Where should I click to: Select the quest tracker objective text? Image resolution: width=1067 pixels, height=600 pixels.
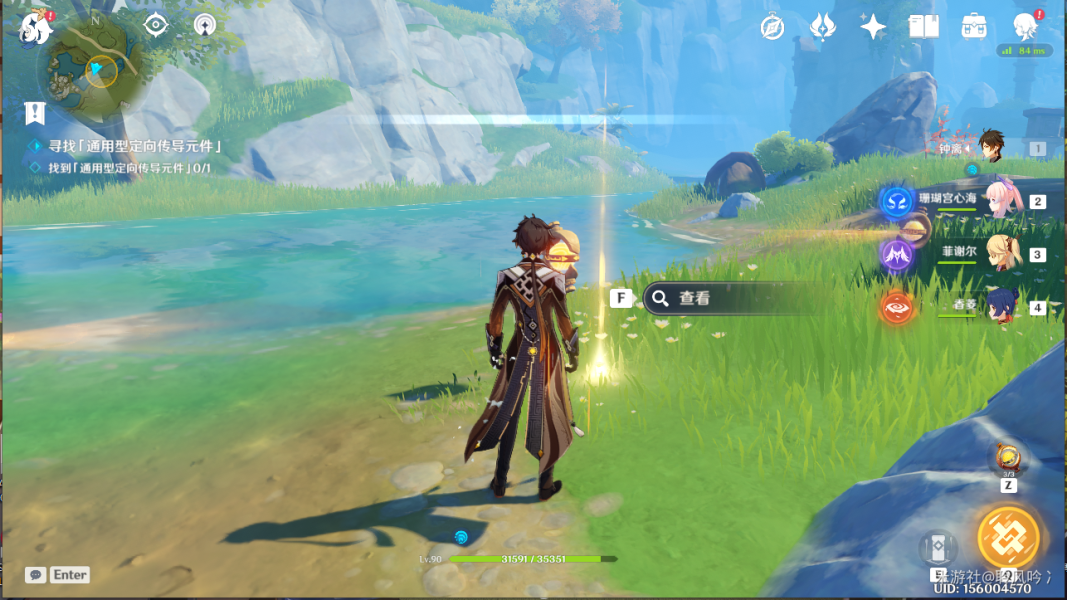[134, 146]
